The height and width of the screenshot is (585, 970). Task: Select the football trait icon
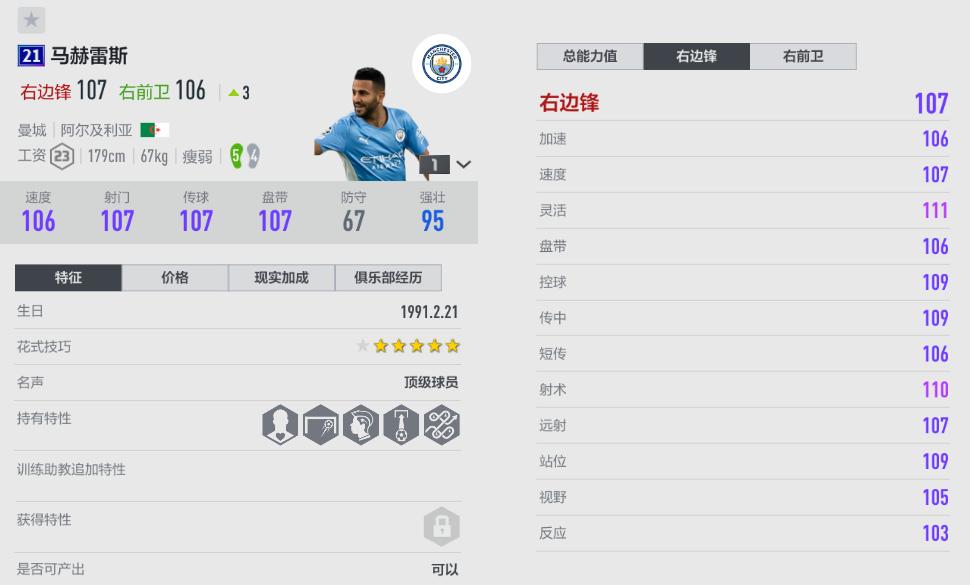tap(401, 425)
